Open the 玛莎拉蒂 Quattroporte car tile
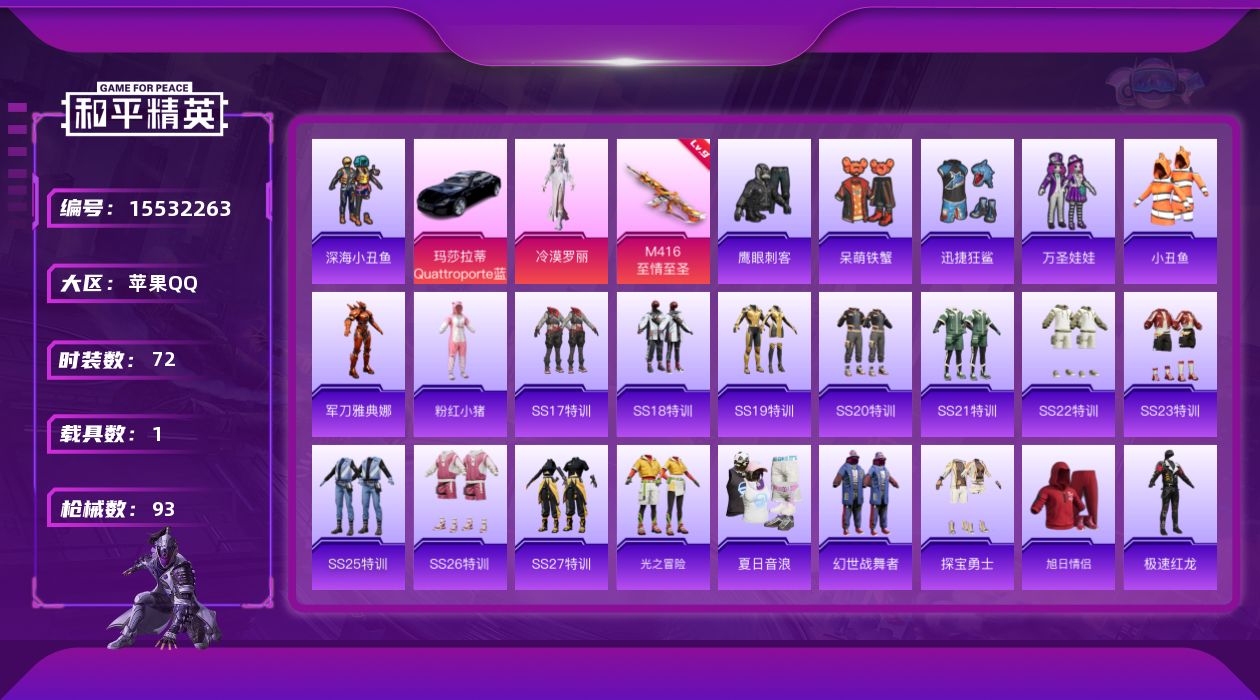Screen dimensions: 1260x700 click(x=460, y=211)
